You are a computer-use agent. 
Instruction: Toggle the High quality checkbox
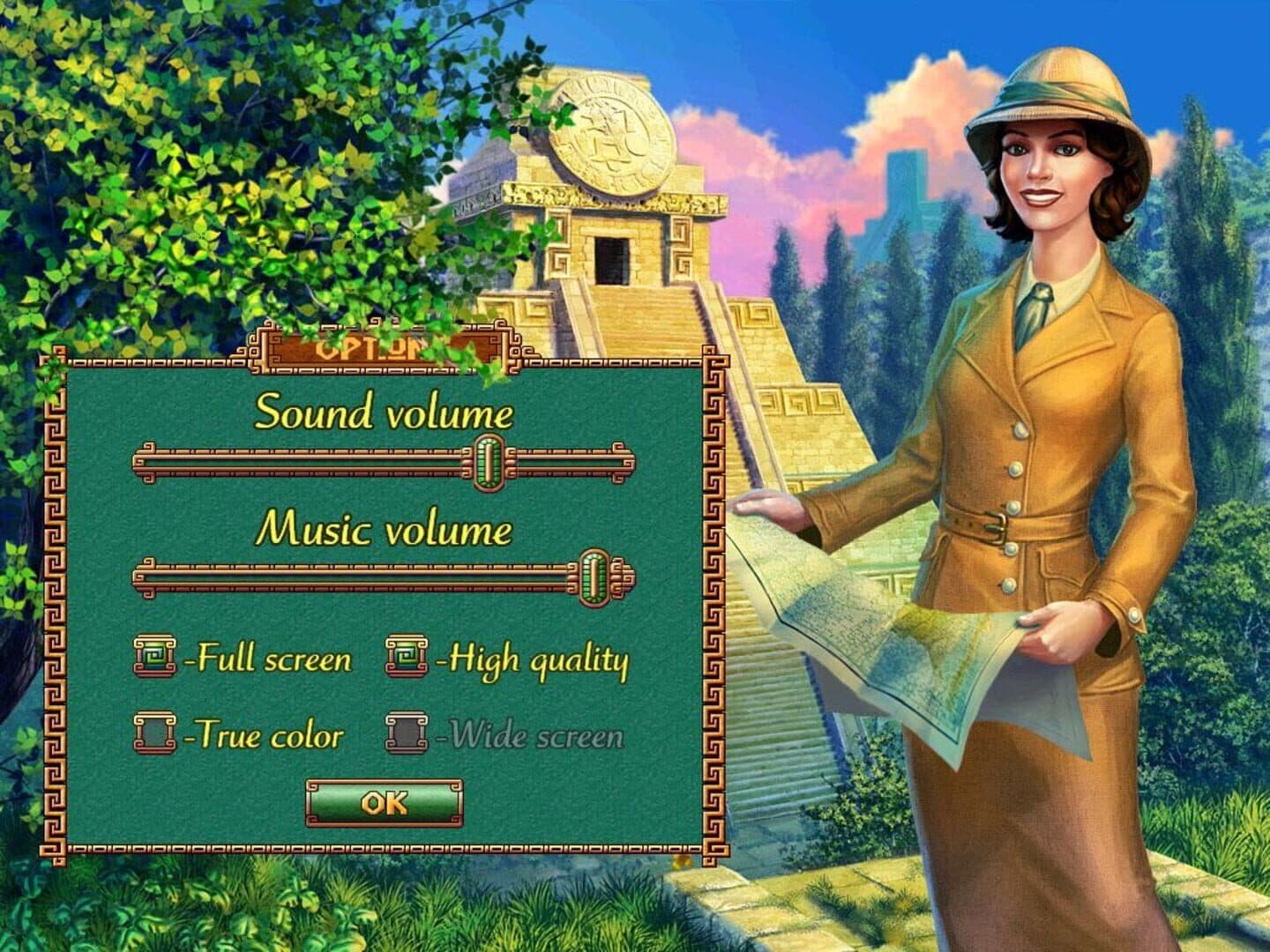click(406, 658)
